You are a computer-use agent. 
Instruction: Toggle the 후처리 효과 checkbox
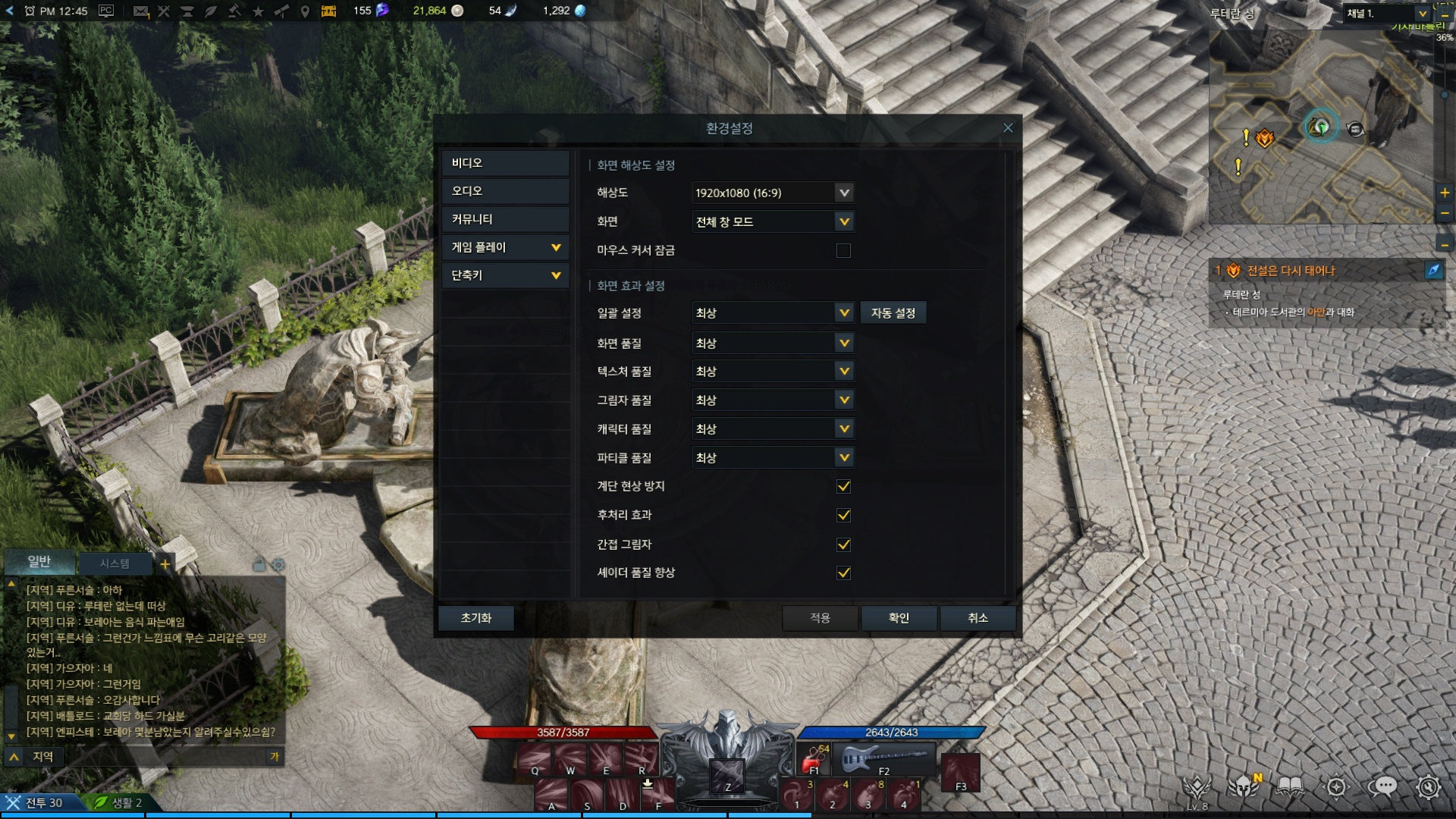[843, 516]
